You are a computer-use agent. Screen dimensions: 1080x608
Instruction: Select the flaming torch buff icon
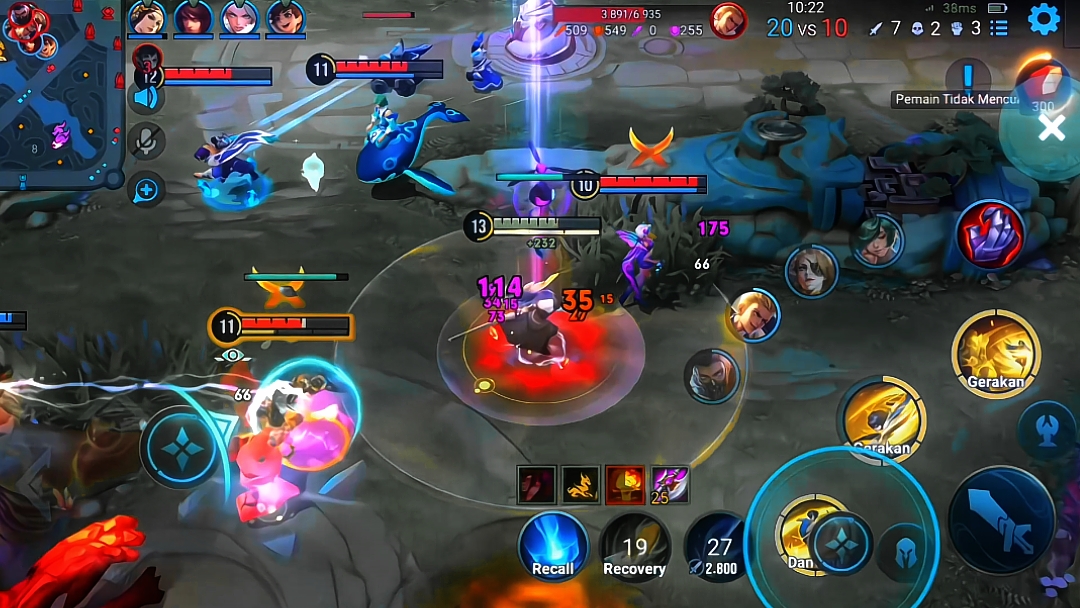625,484
